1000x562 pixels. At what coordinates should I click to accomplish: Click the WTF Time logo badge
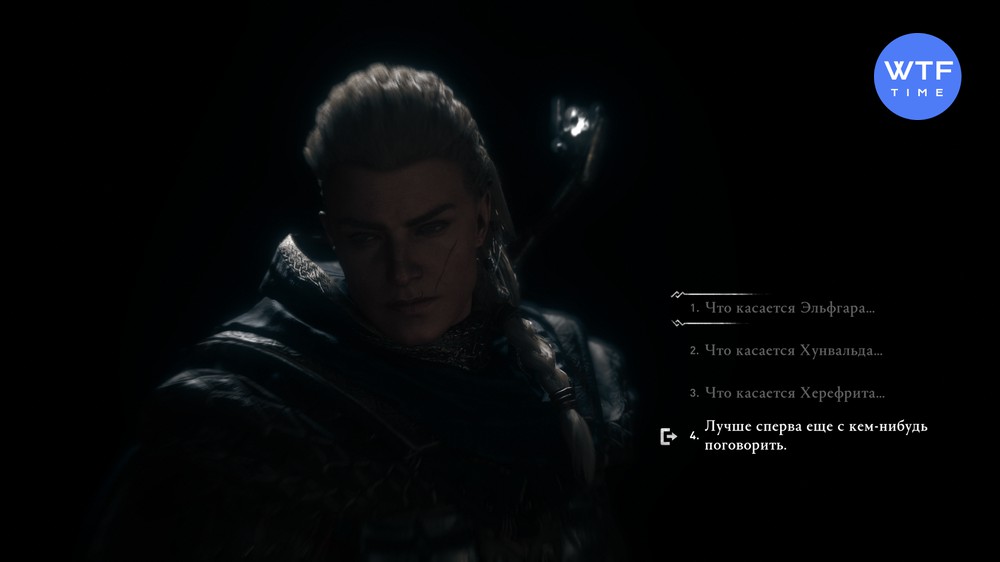917,75
